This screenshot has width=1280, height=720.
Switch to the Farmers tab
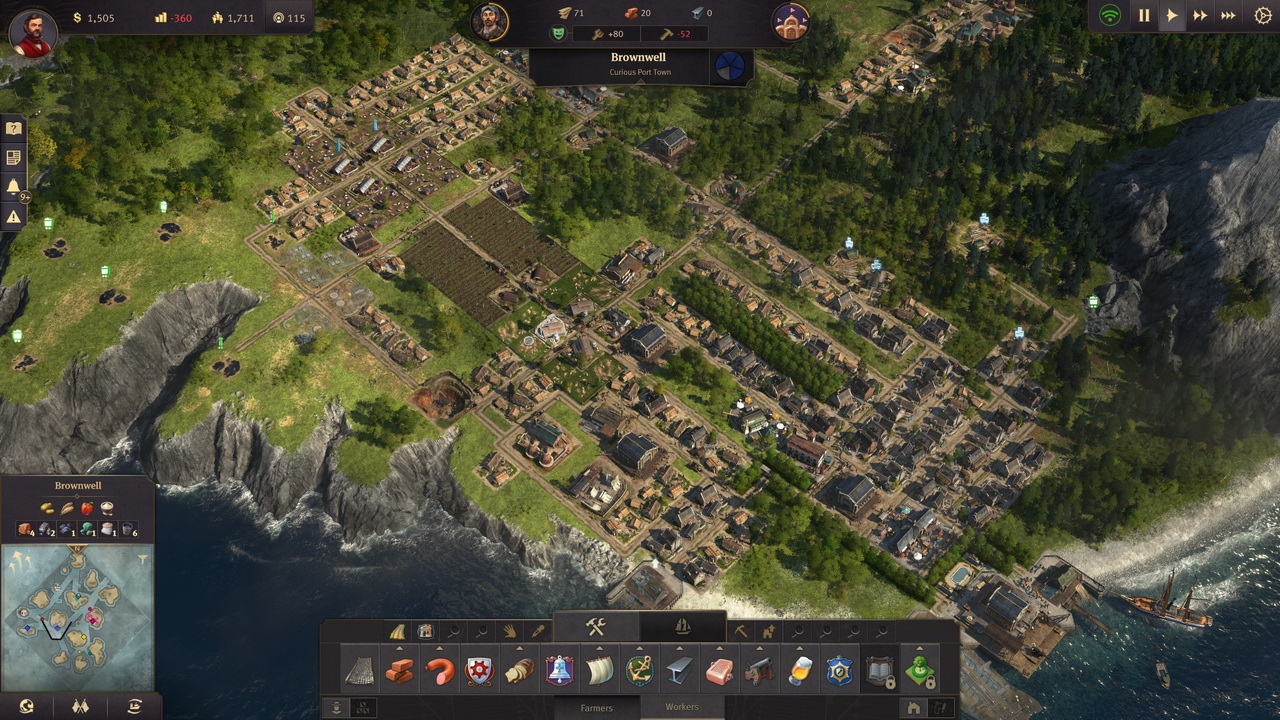pos(596,708)
